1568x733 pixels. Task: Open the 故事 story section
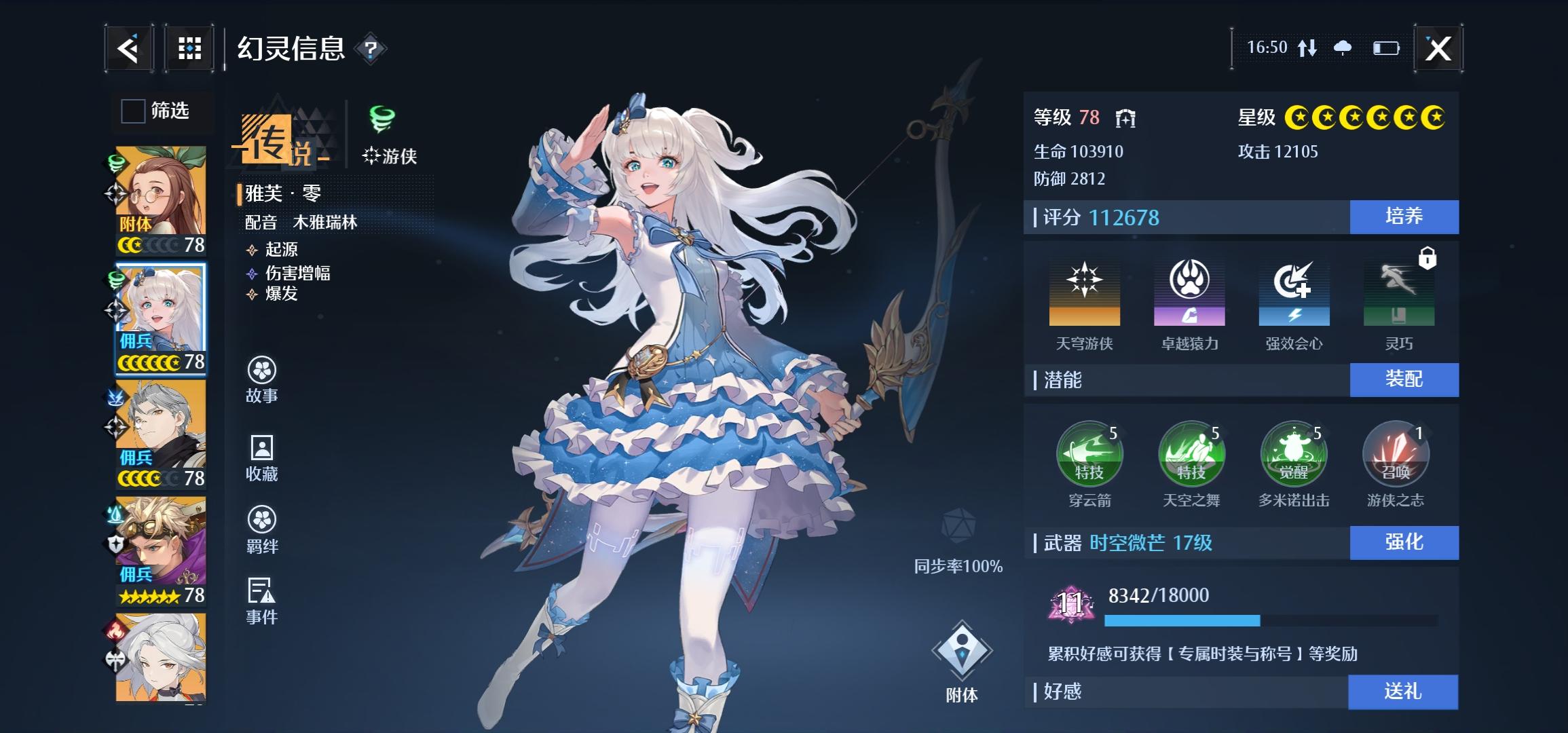[x=262, y=379]
